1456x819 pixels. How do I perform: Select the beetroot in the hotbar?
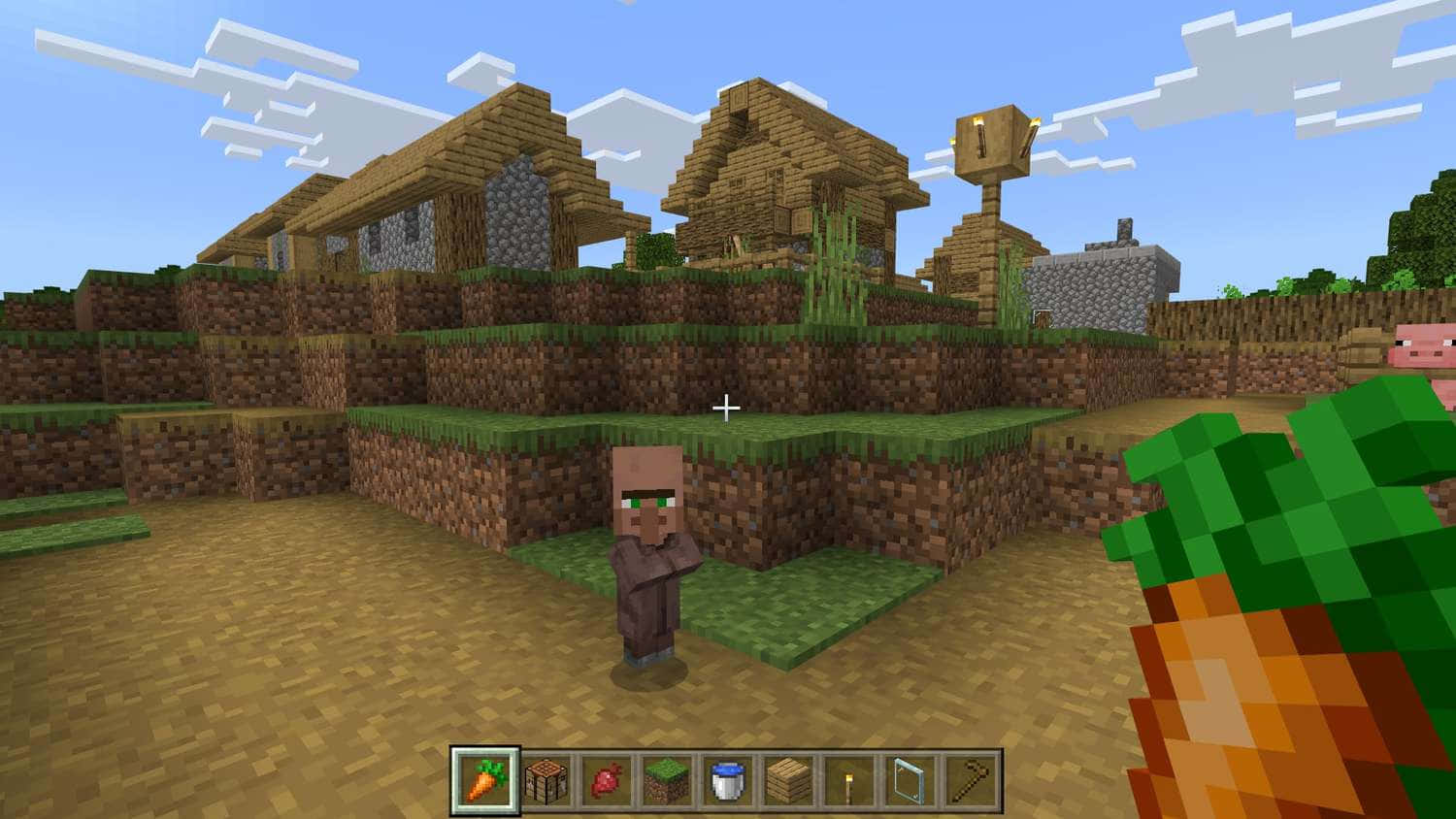(x=607, y=779)
